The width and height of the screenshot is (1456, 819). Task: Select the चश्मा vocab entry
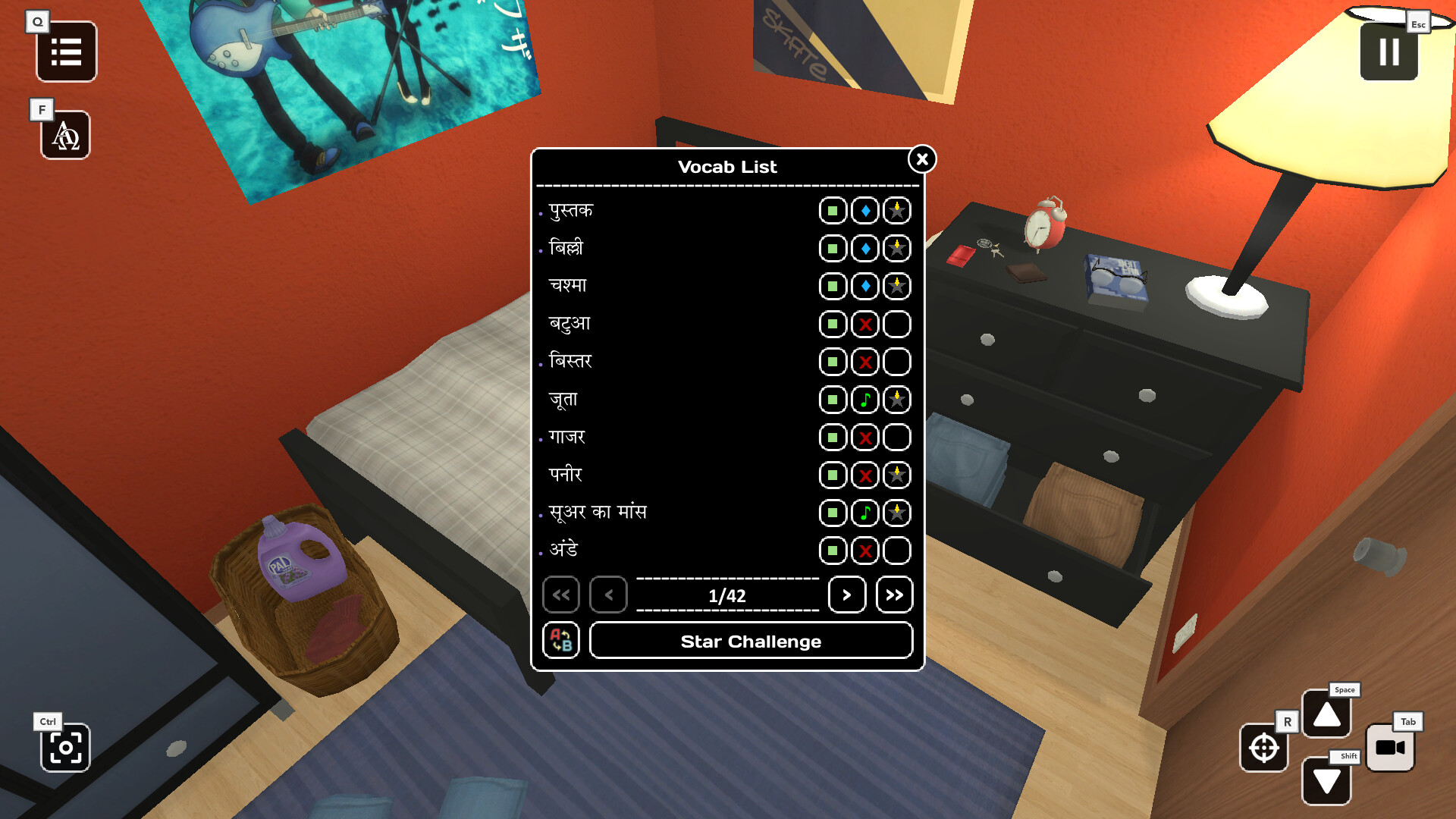567,285
